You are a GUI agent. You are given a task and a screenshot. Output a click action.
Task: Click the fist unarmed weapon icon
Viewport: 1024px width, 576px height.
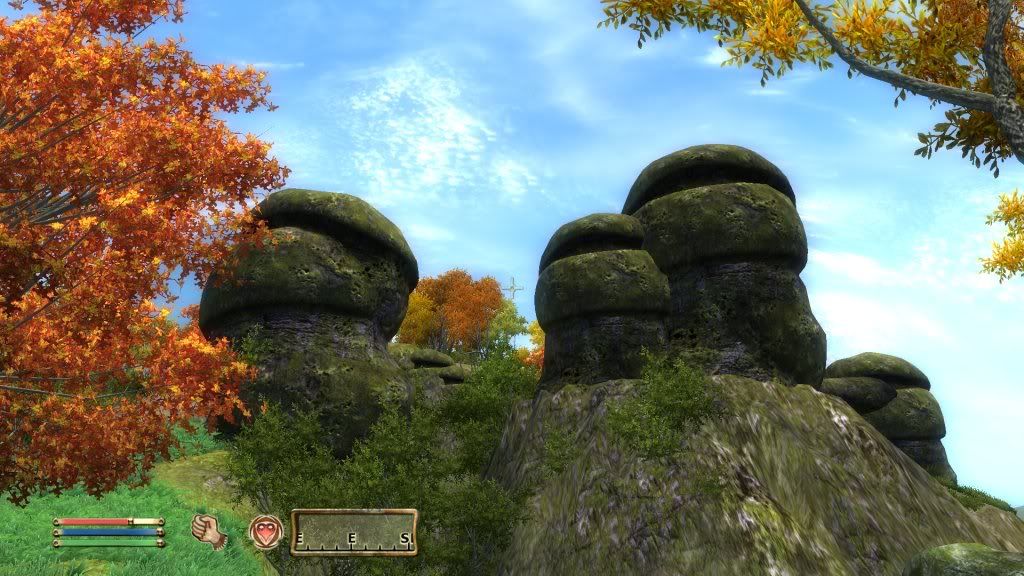(209, 531)
